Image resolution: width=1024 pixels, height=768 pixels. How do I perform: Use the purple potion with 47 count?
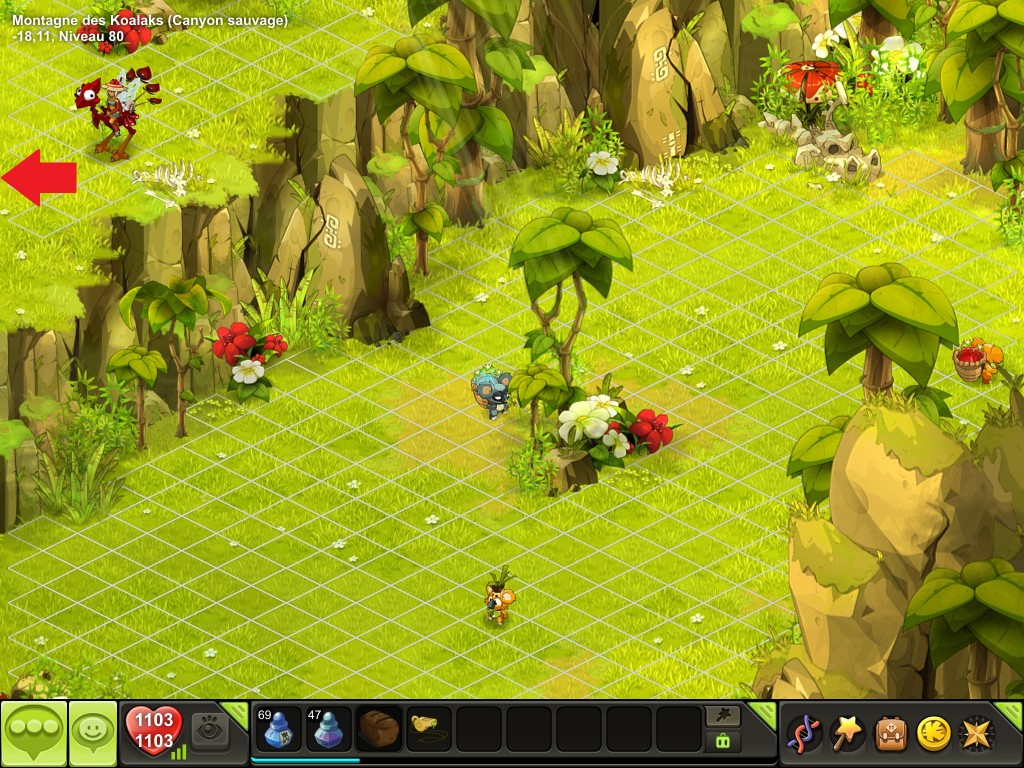329,729
